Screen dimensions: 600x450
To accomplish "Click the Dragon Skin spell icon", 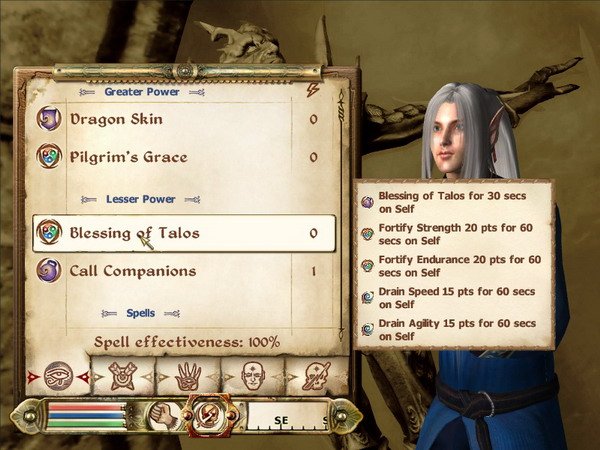I will [49, 120].
